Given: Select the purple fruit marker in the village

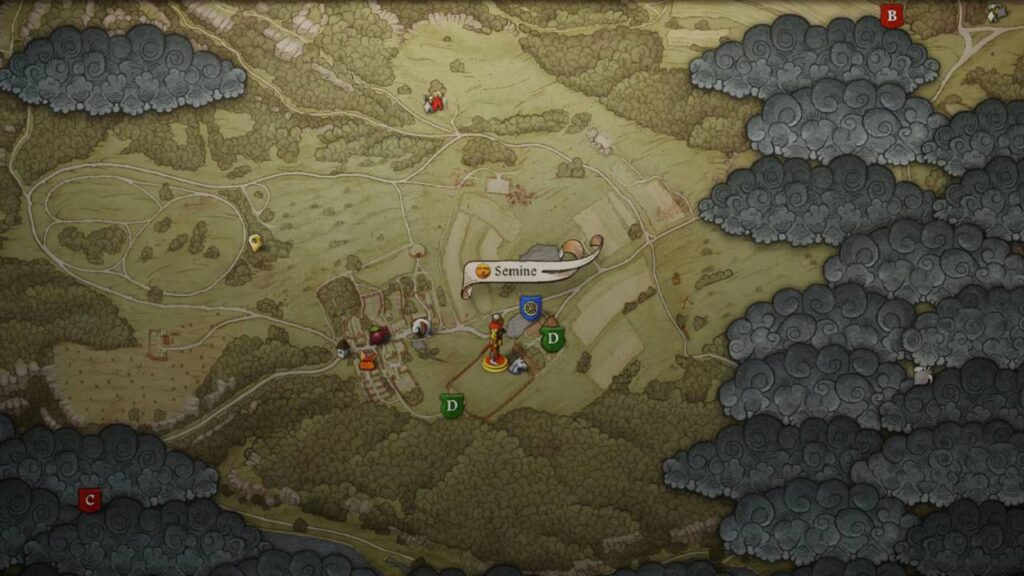Looking at the screenshot, I should (378, 335).
